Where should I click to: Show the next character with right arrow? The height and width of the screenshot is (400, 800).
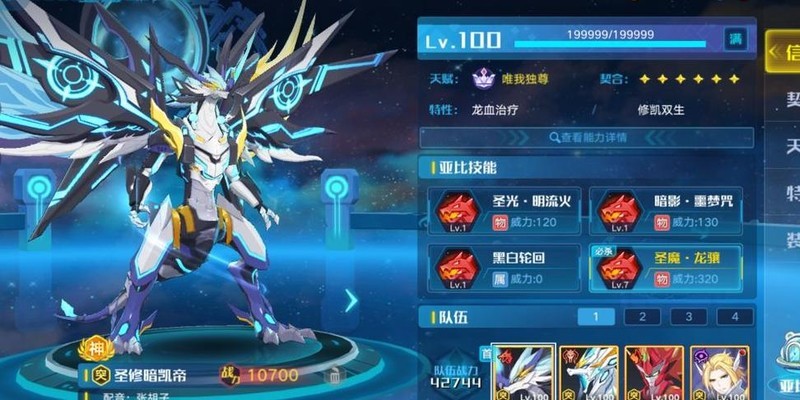351,299
